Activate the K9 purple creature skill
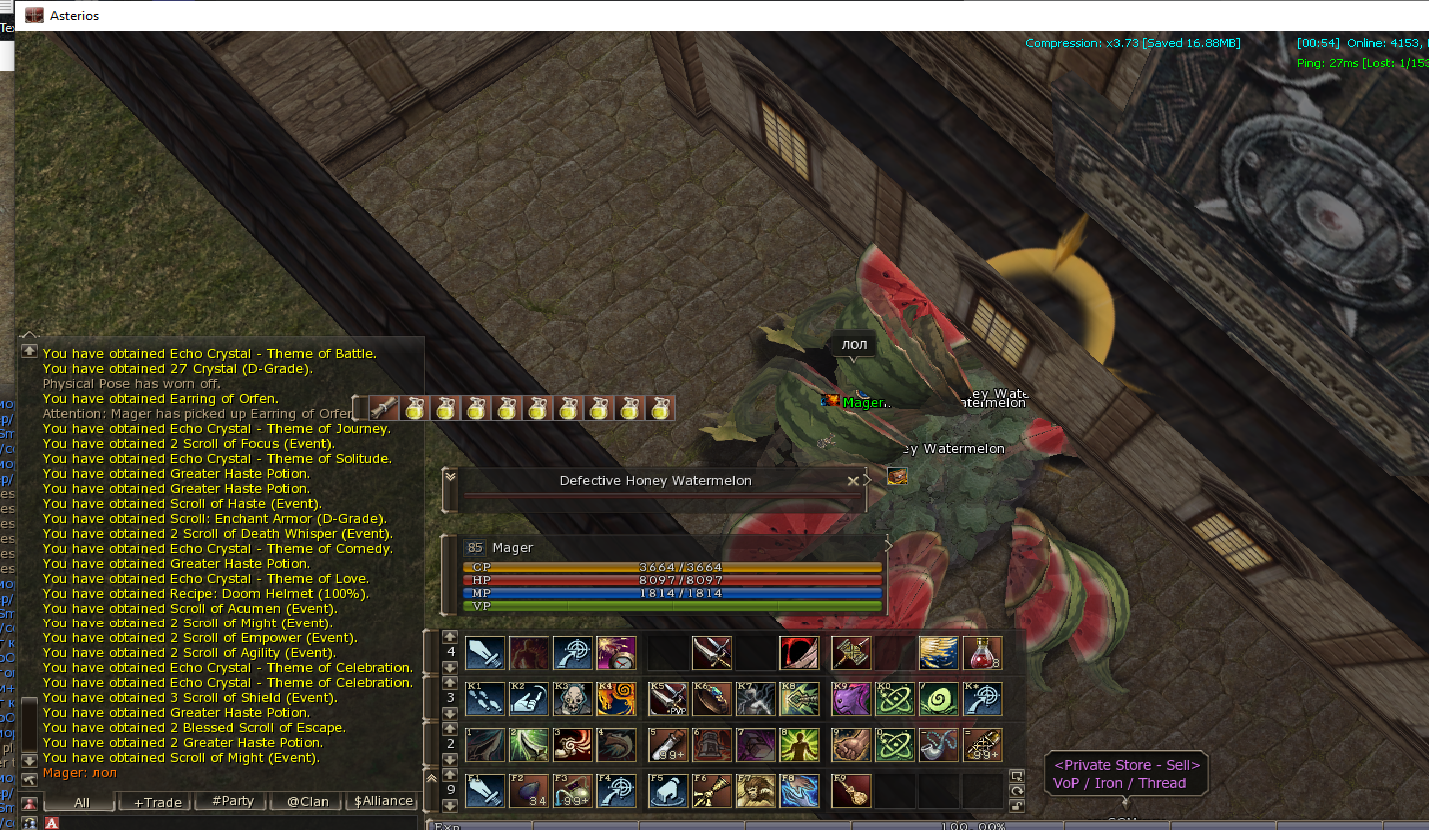The width and height of the screenshot is (1429, 830). 851,699
